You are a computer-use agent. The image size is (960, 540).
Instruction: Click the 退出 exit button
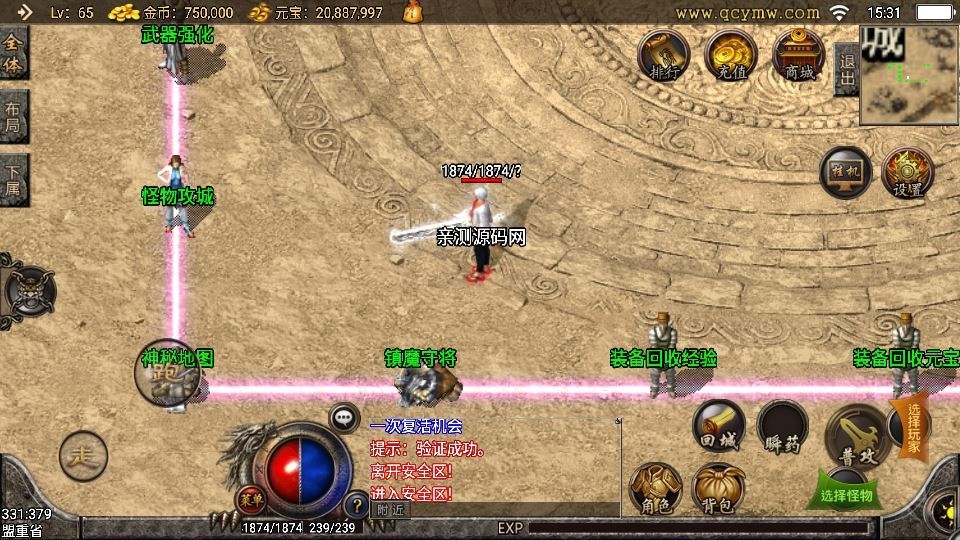(846, 62)
